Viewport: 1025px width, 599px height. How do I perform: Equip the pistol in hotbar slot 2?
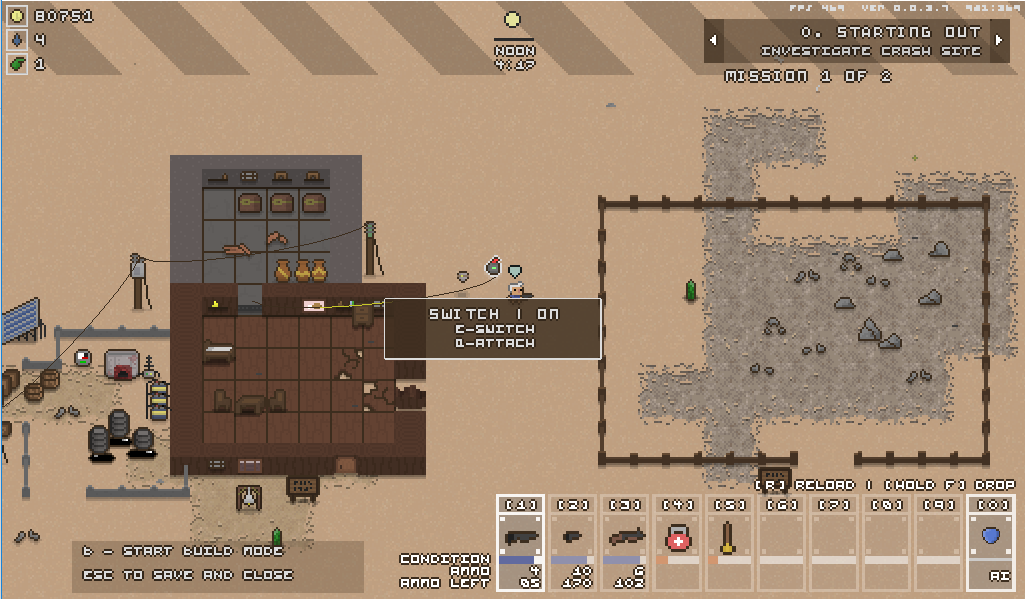573,538
